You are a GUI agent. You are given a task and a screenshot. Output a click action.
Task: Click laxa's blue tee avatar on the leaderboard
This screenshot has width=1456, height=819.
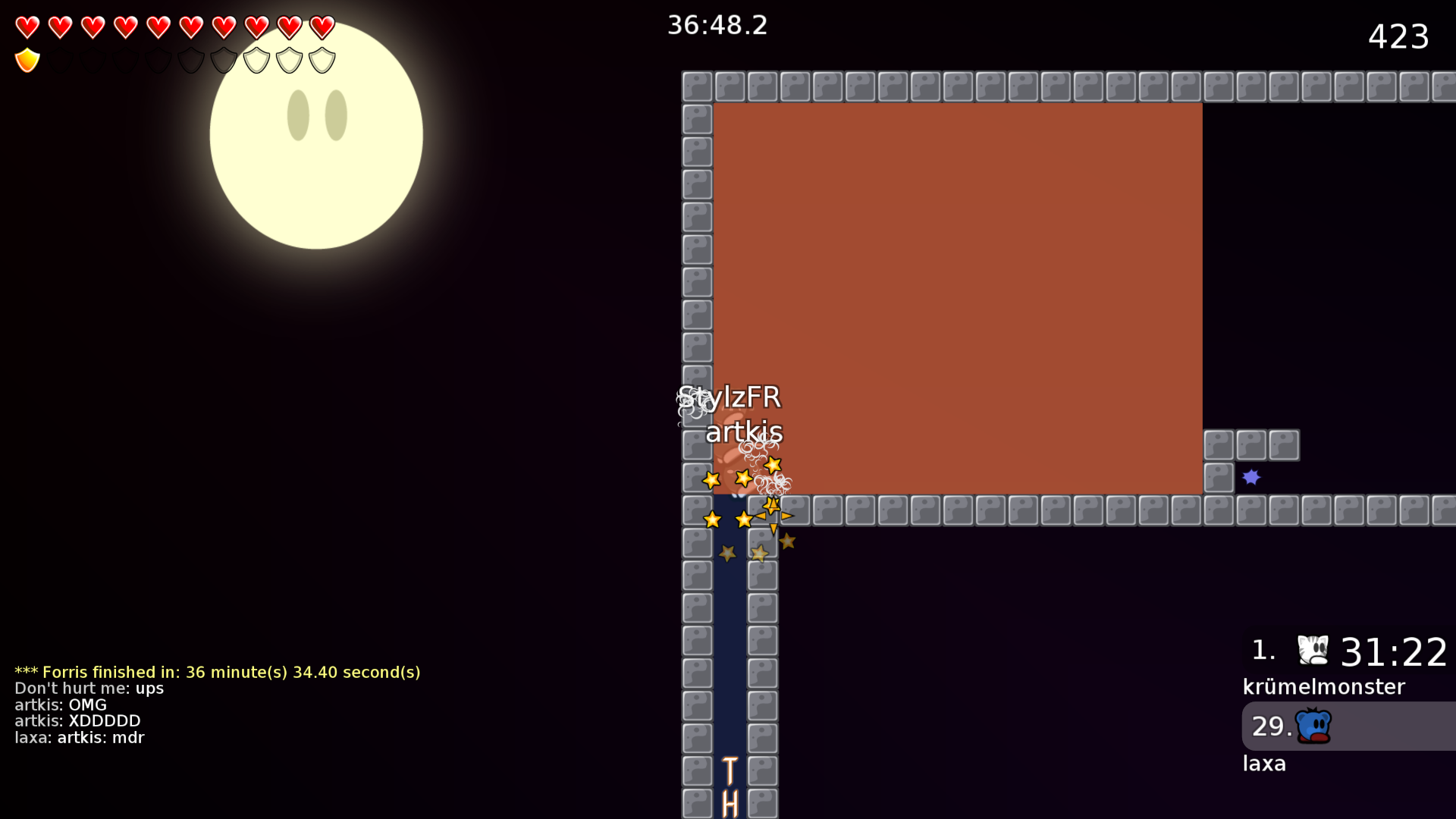click(1313, 726)
